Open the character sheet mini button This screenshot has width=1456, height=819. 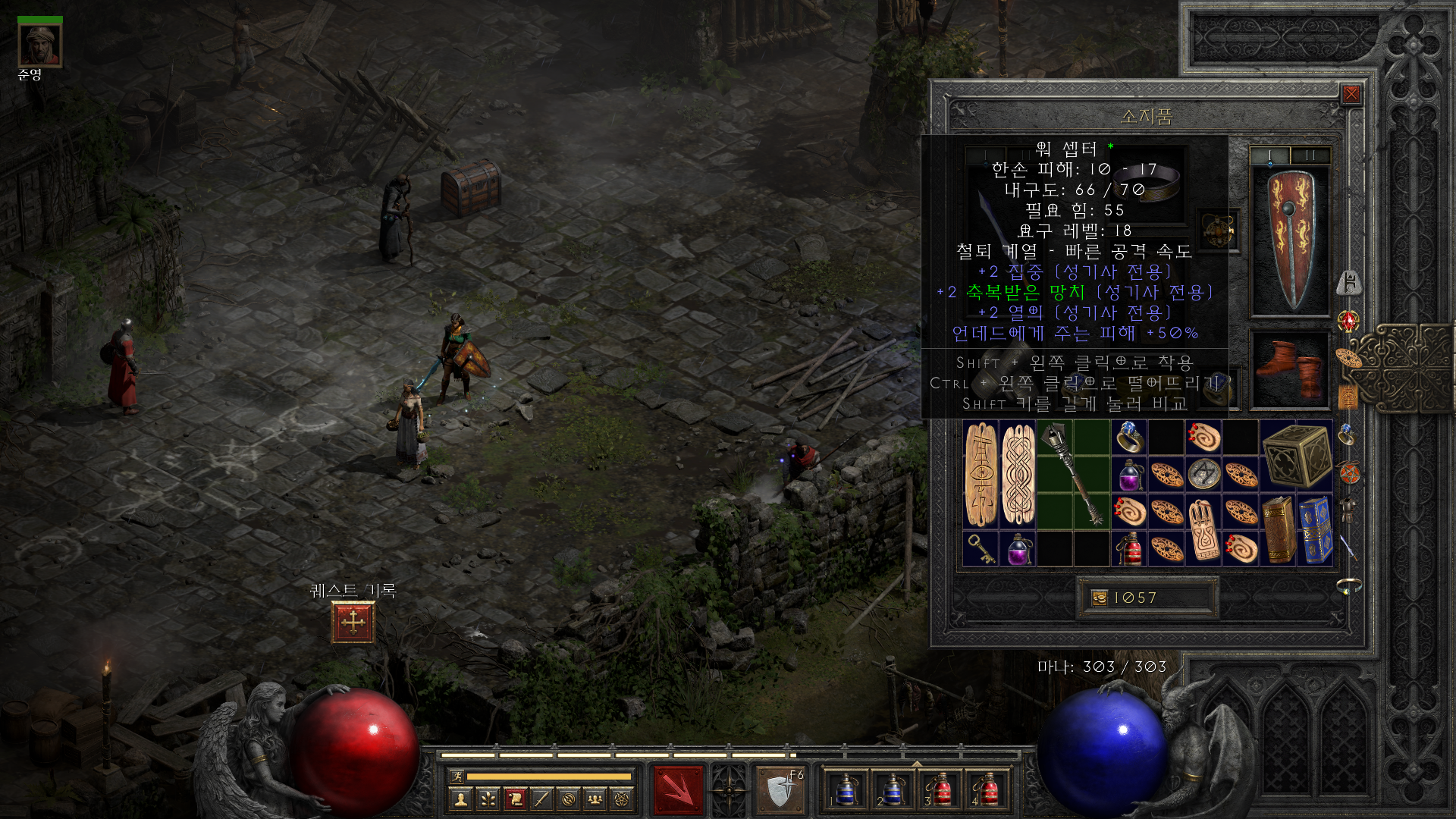[x=460, y=799]
